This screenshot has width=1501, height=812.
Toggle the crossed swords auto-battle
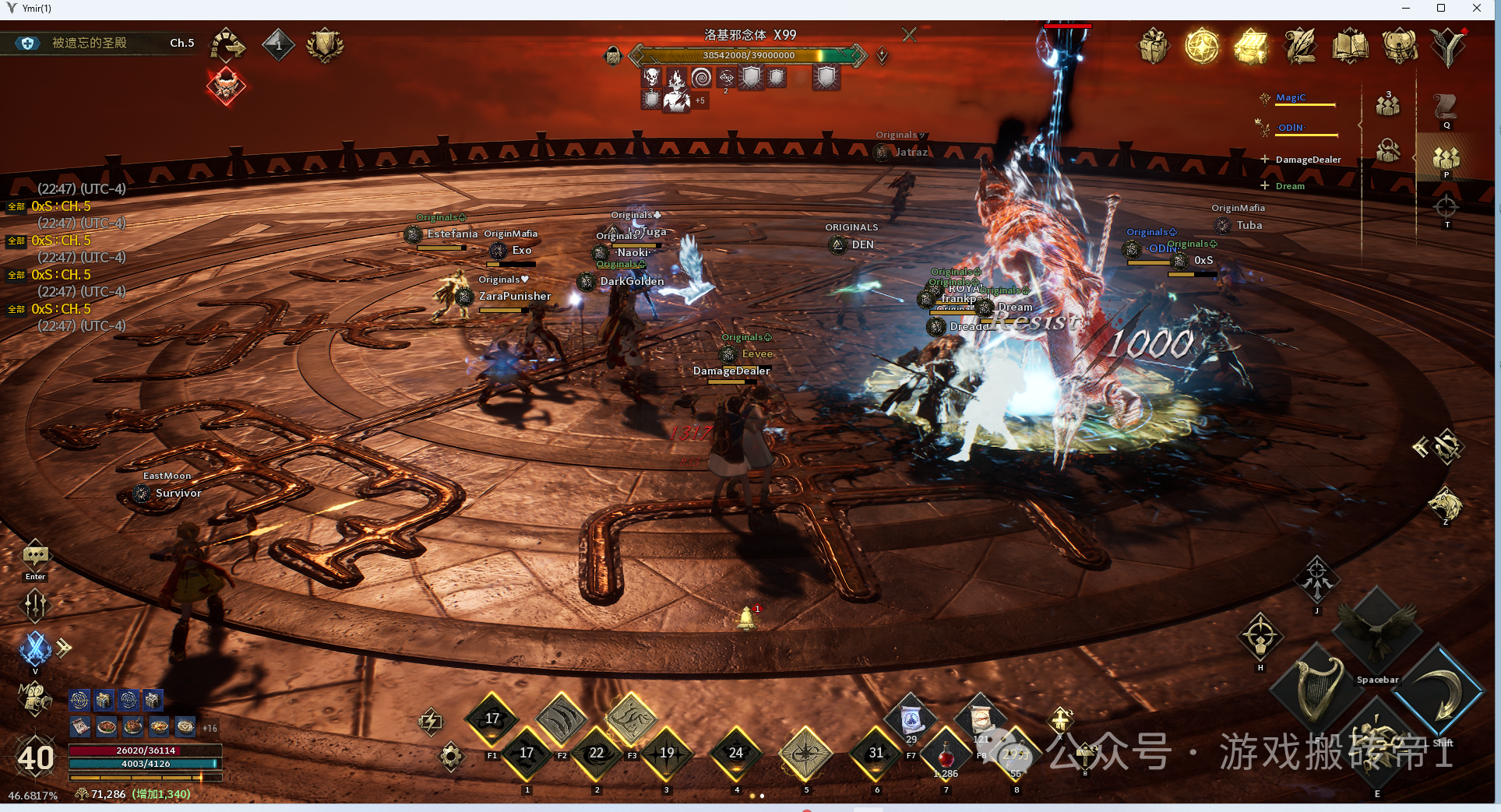click(35, 648)
